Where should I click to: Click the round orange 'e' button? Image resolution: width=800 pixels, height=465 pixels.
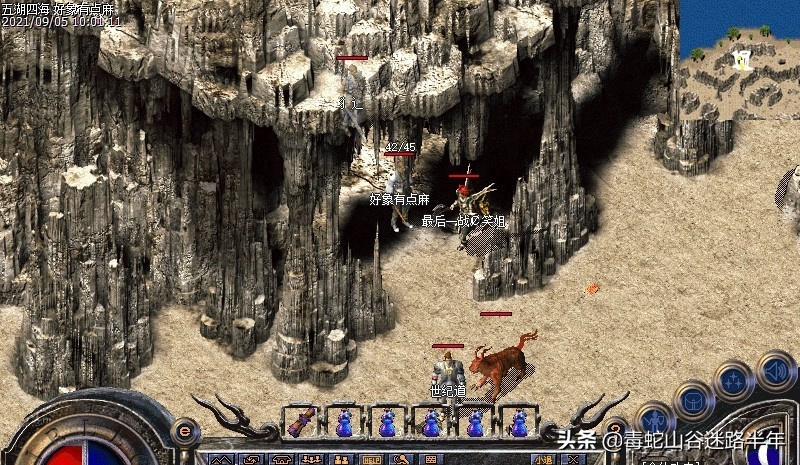pos(184,430)
